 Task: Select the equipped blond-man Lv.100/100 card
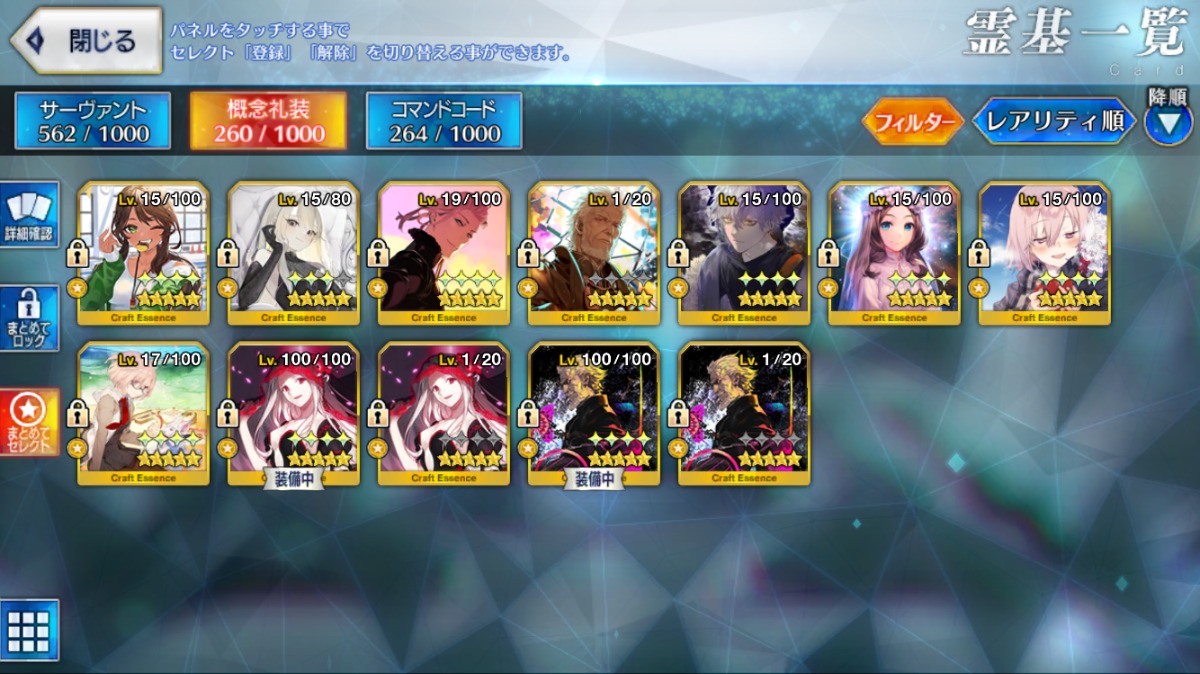point(594,413)
